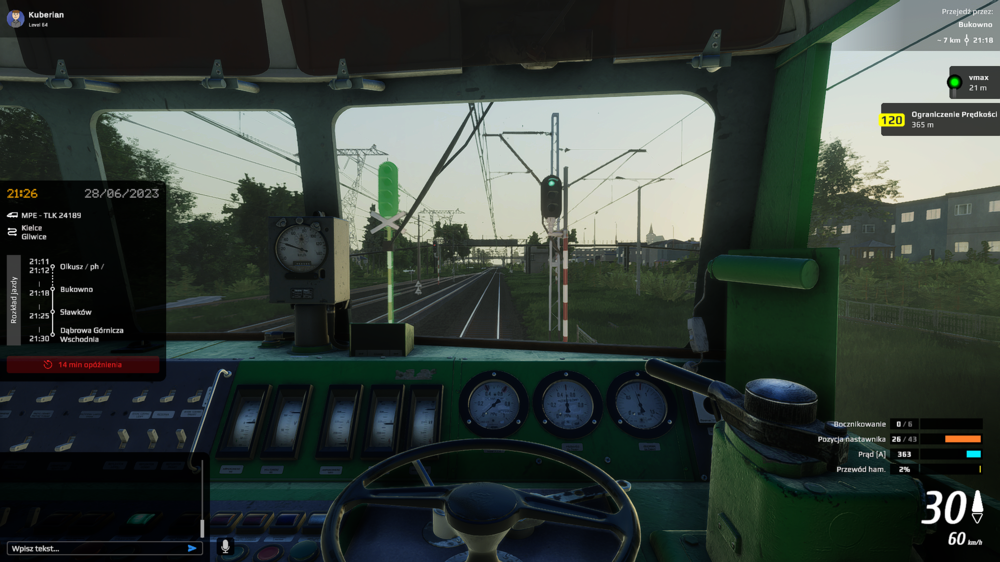Select the Bukowno stop in the timetable
The height and width of the screenshot is (562, 1000).
(76, 289)
